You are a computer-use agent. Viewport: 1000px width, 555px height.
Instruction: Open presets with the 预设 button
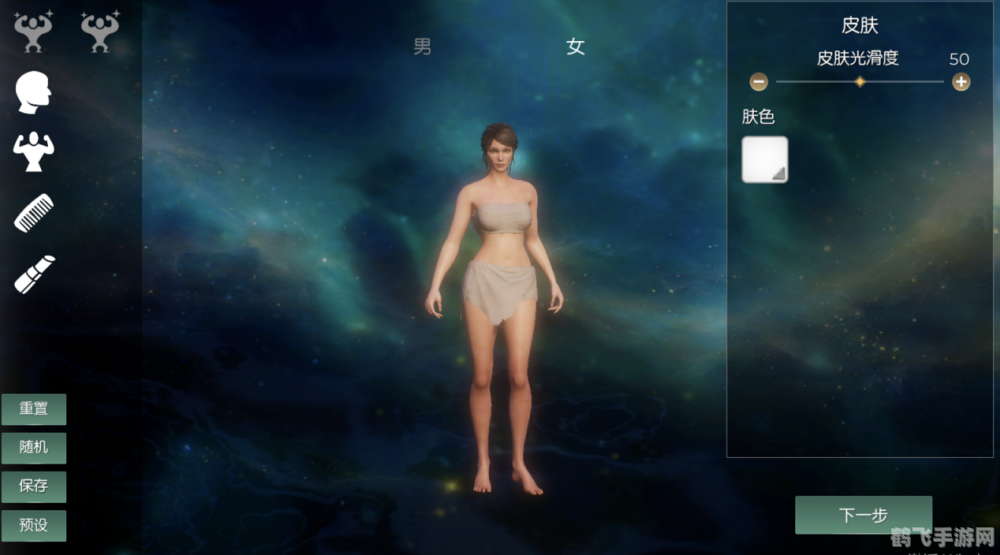(x=34, y=525)
